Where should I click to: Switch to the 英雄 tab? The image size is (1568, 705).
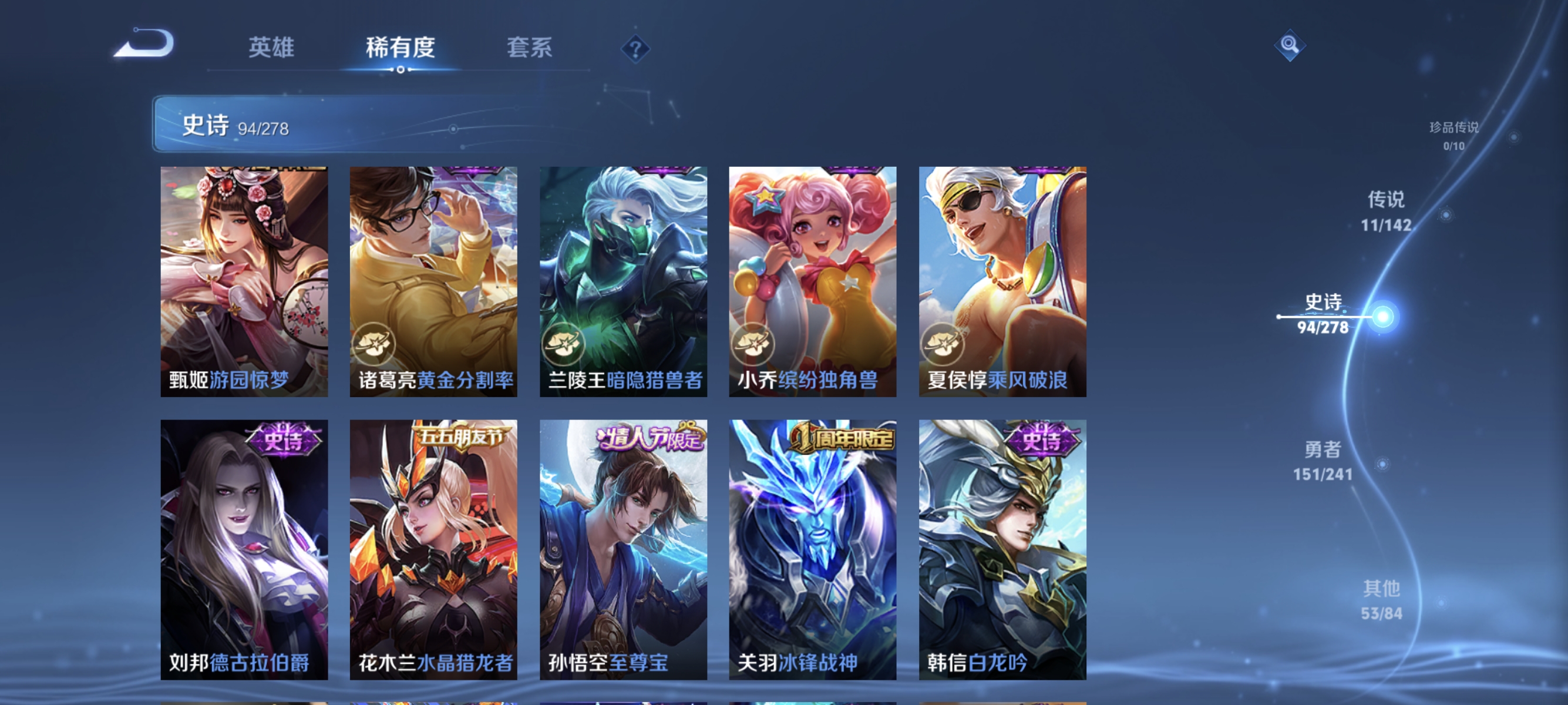click(272, 48)
